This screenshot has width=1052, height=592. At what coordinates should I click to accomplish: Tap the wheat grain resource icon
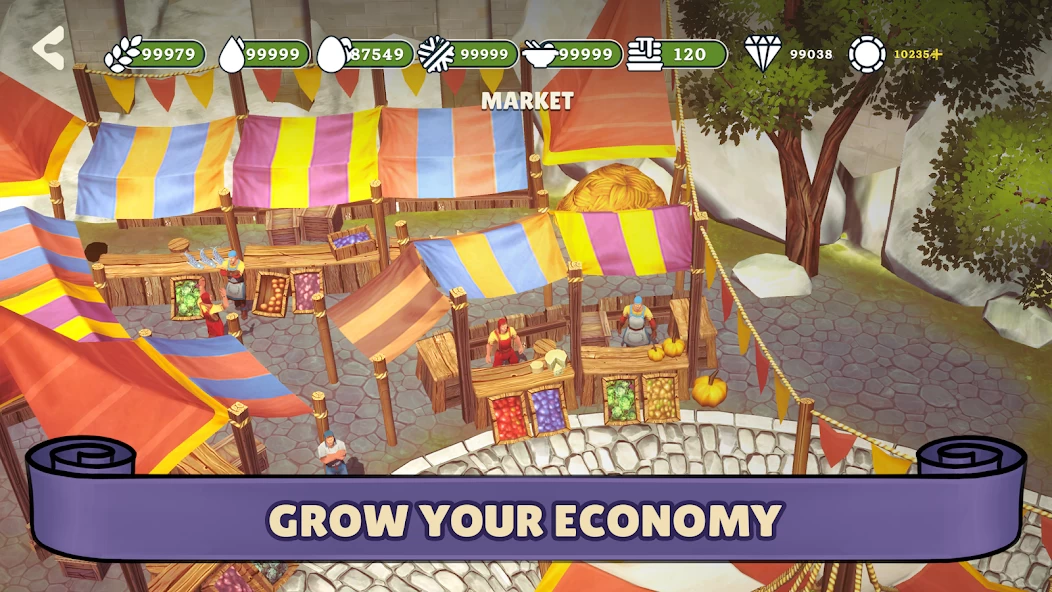pos(123,54)
